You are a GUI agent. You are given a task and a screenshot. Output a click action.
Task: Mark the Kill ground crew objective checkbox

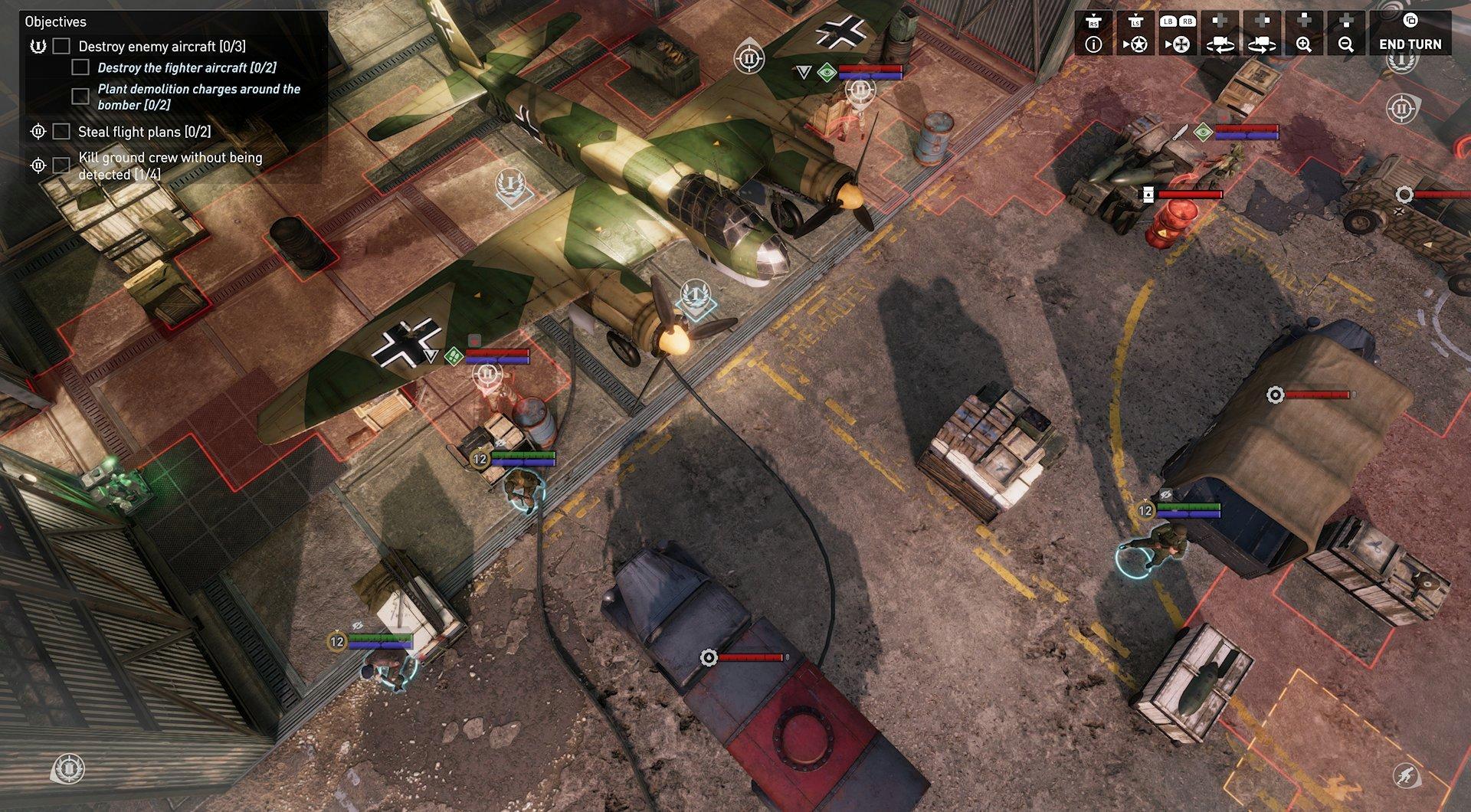click(61, 164)
